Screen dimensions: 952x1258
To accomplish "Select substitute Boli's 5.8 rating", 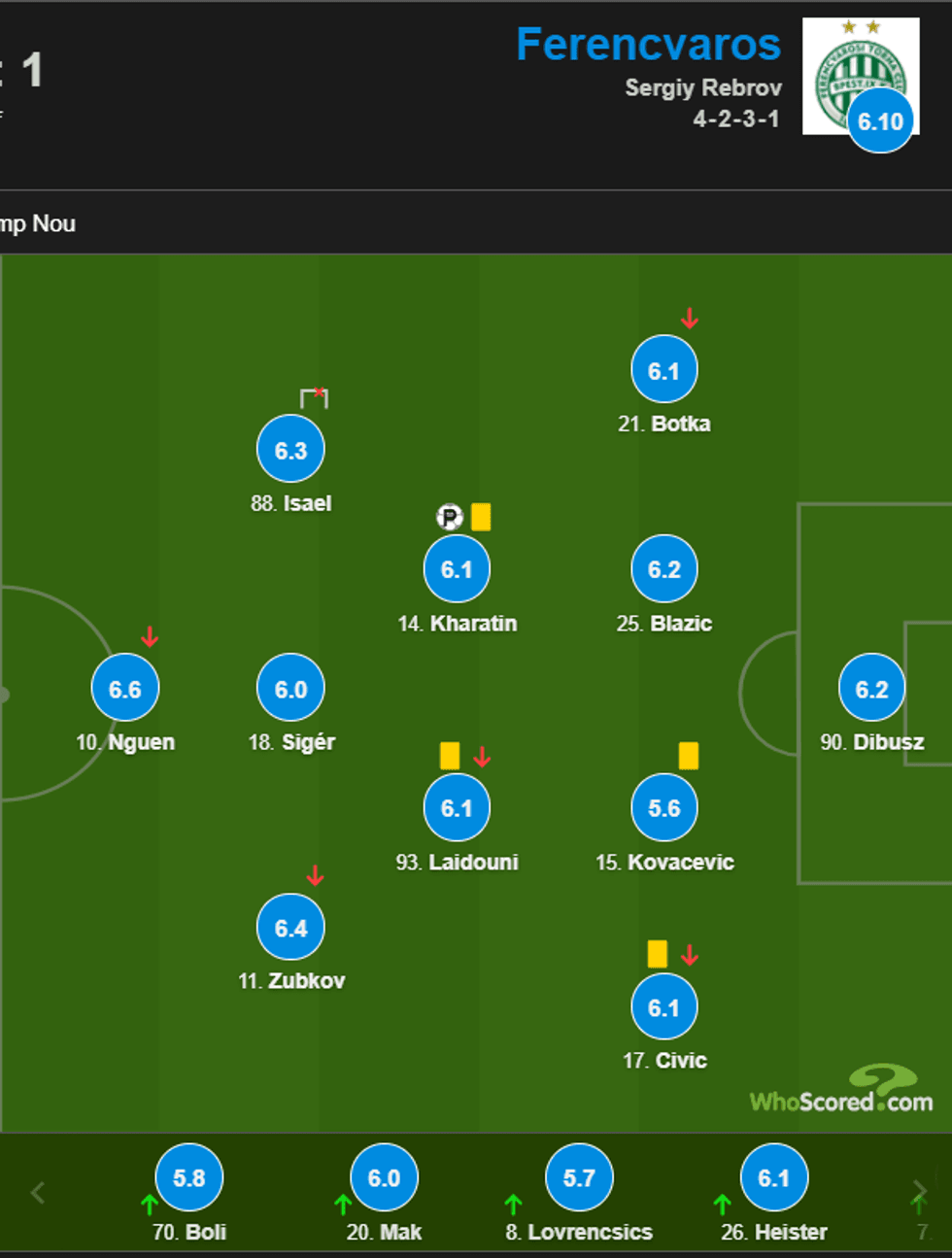I will point(188,1177).
